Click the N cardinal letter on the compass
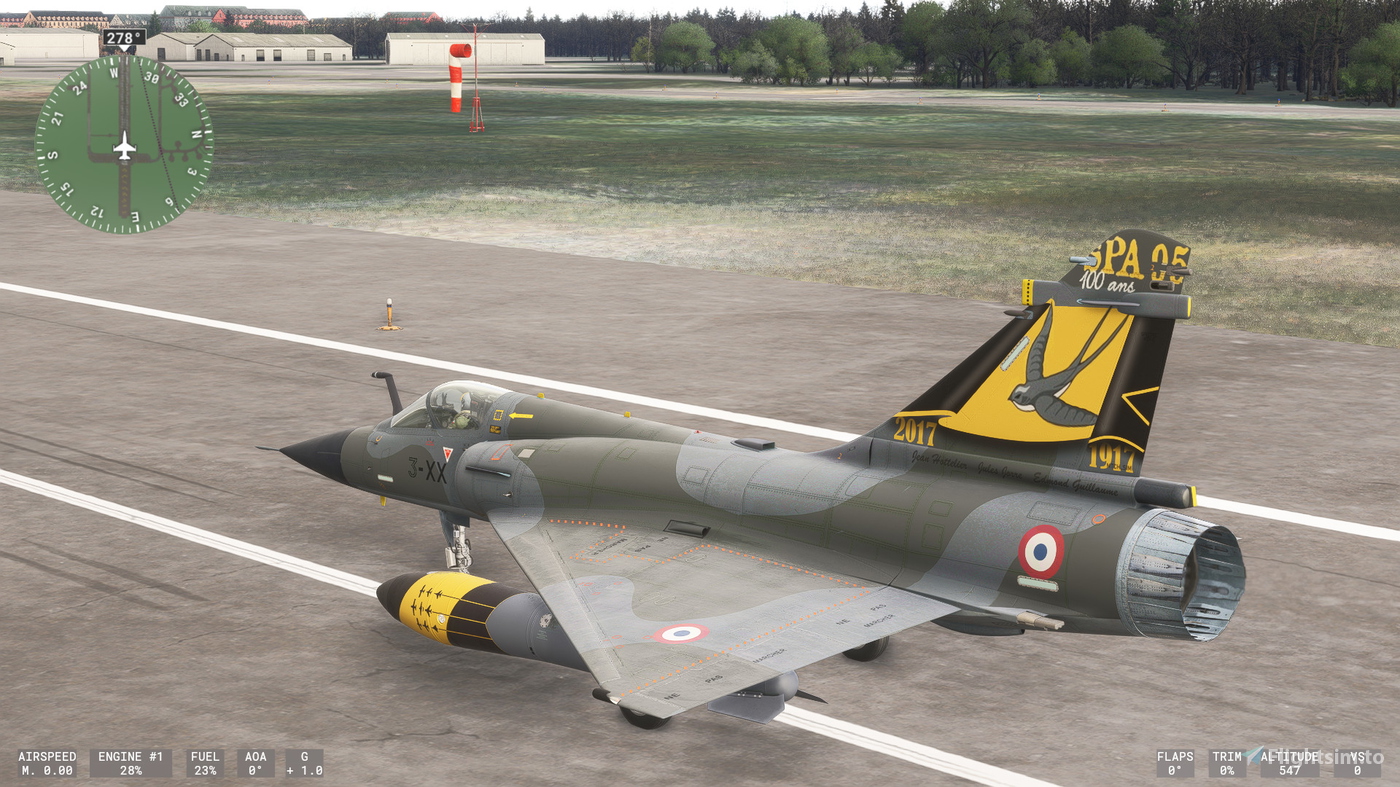Screen dimensions: 1400x787 point(196,135)
